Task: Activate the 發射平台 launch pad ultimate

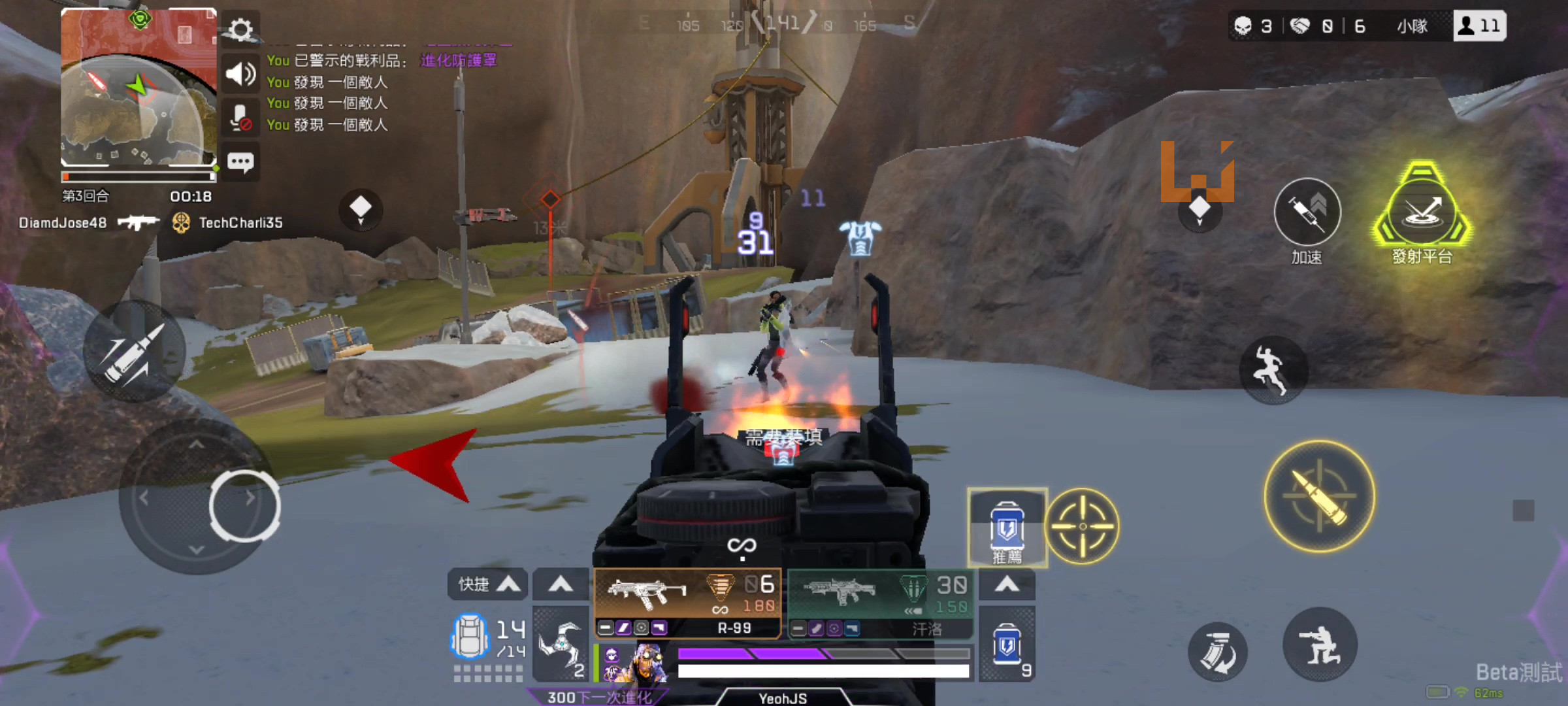Action: coord(1422,210)
